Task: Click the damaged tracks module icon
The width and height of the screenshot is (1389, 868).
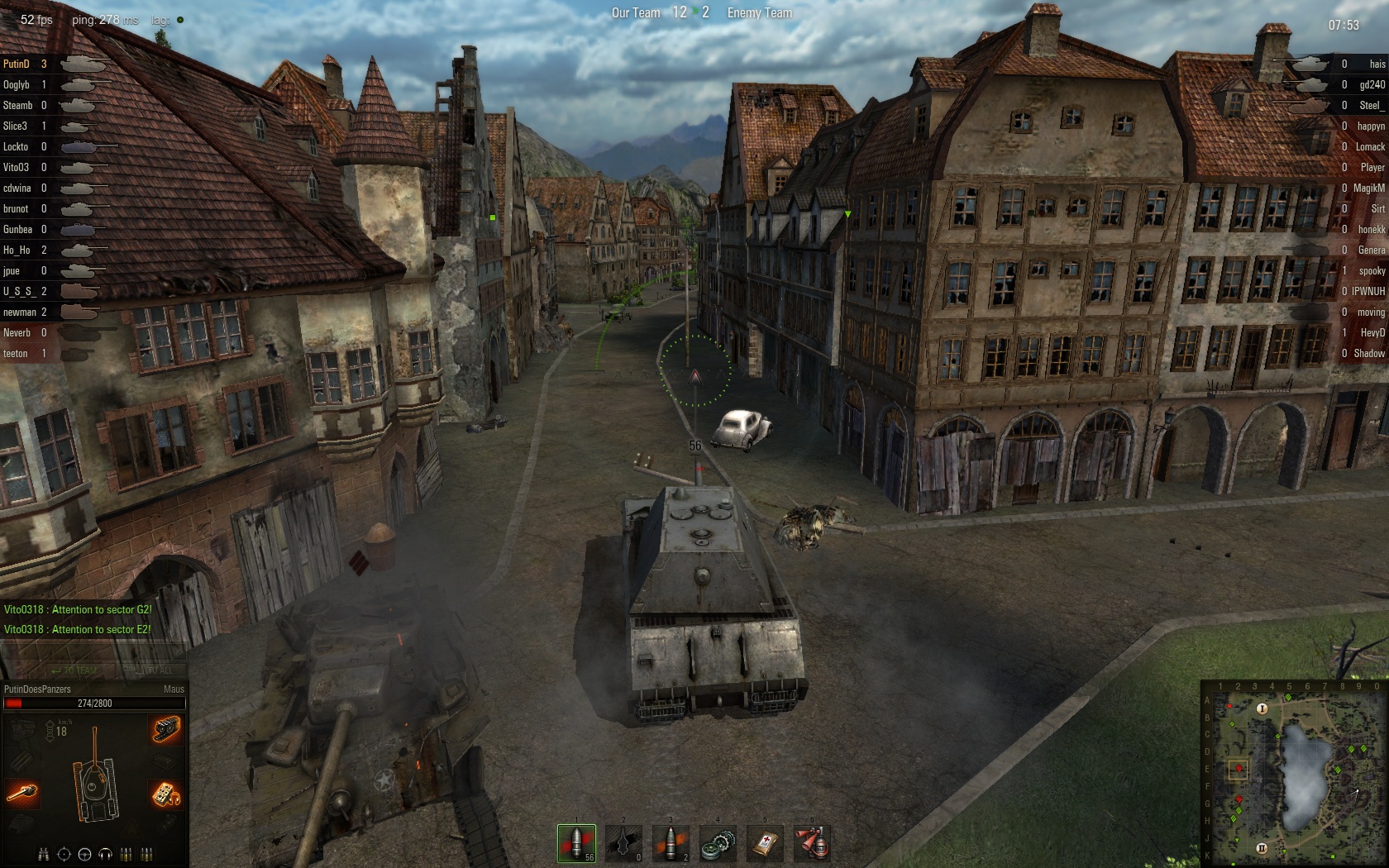Action: point(166,729)
